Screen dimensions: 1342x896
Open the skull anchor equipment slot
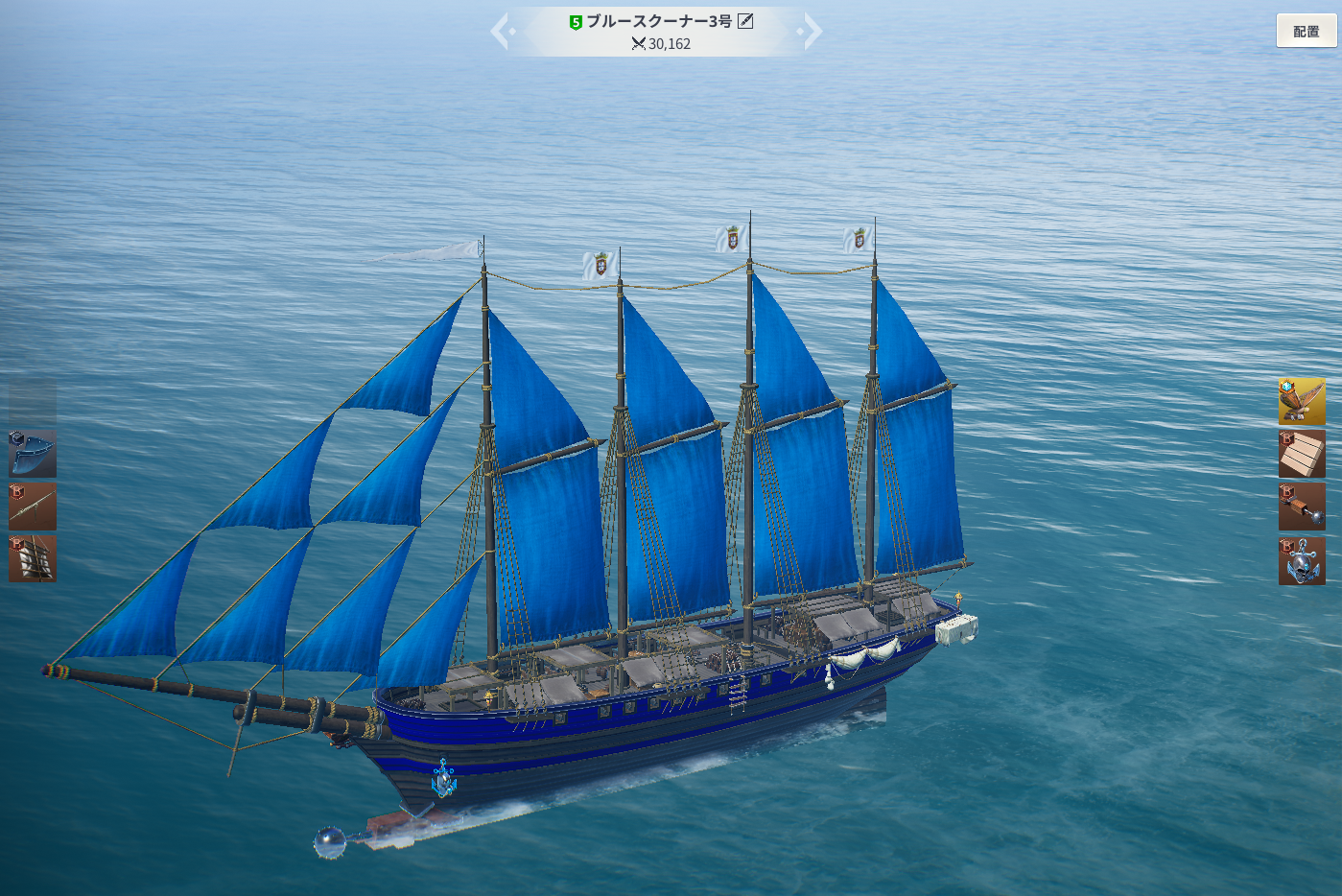tap(1302, 560)
